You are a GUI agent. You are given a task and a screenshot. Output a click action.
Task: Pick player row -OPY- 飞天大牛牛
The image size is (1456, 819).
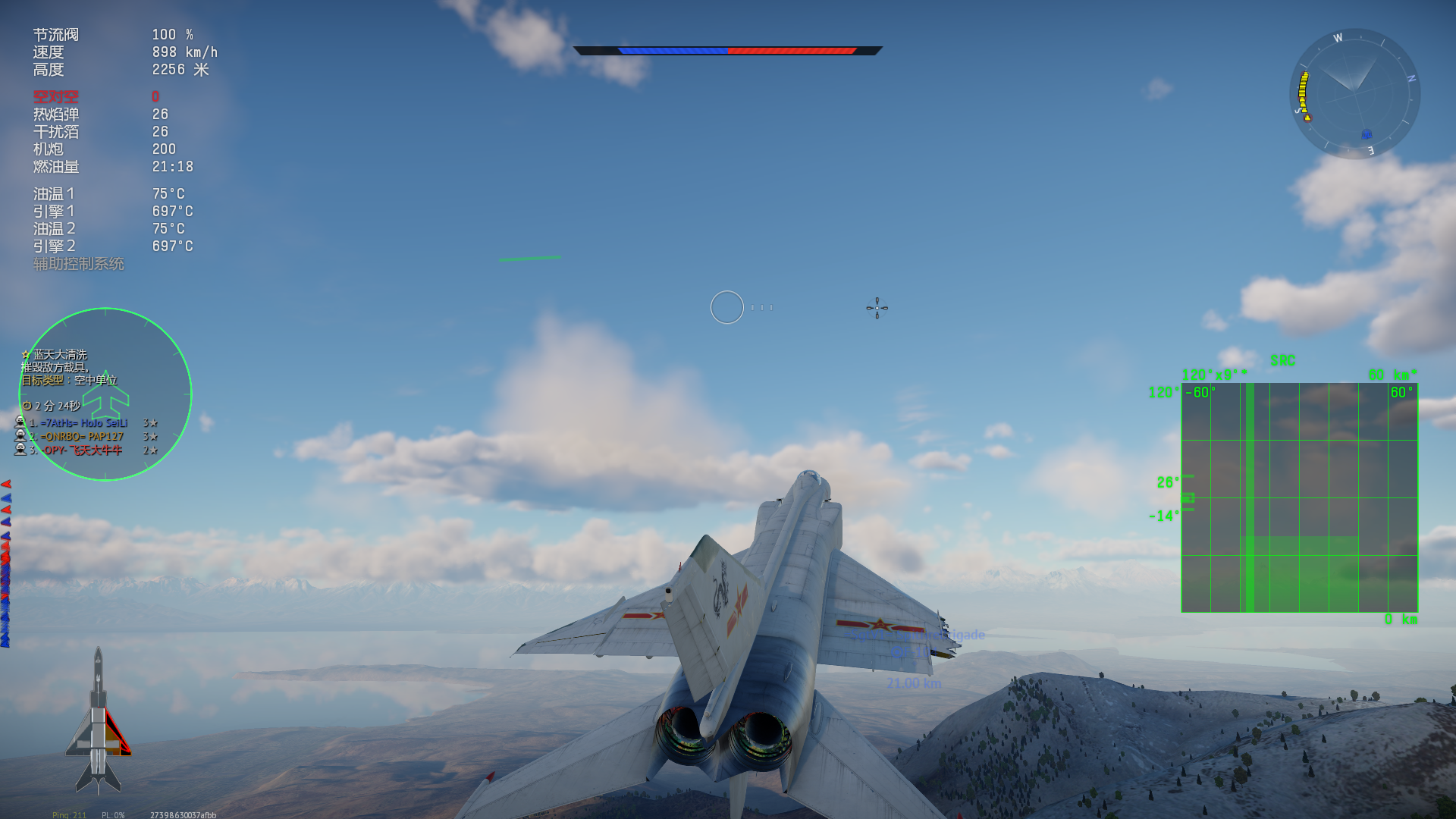tap(82, 450)
